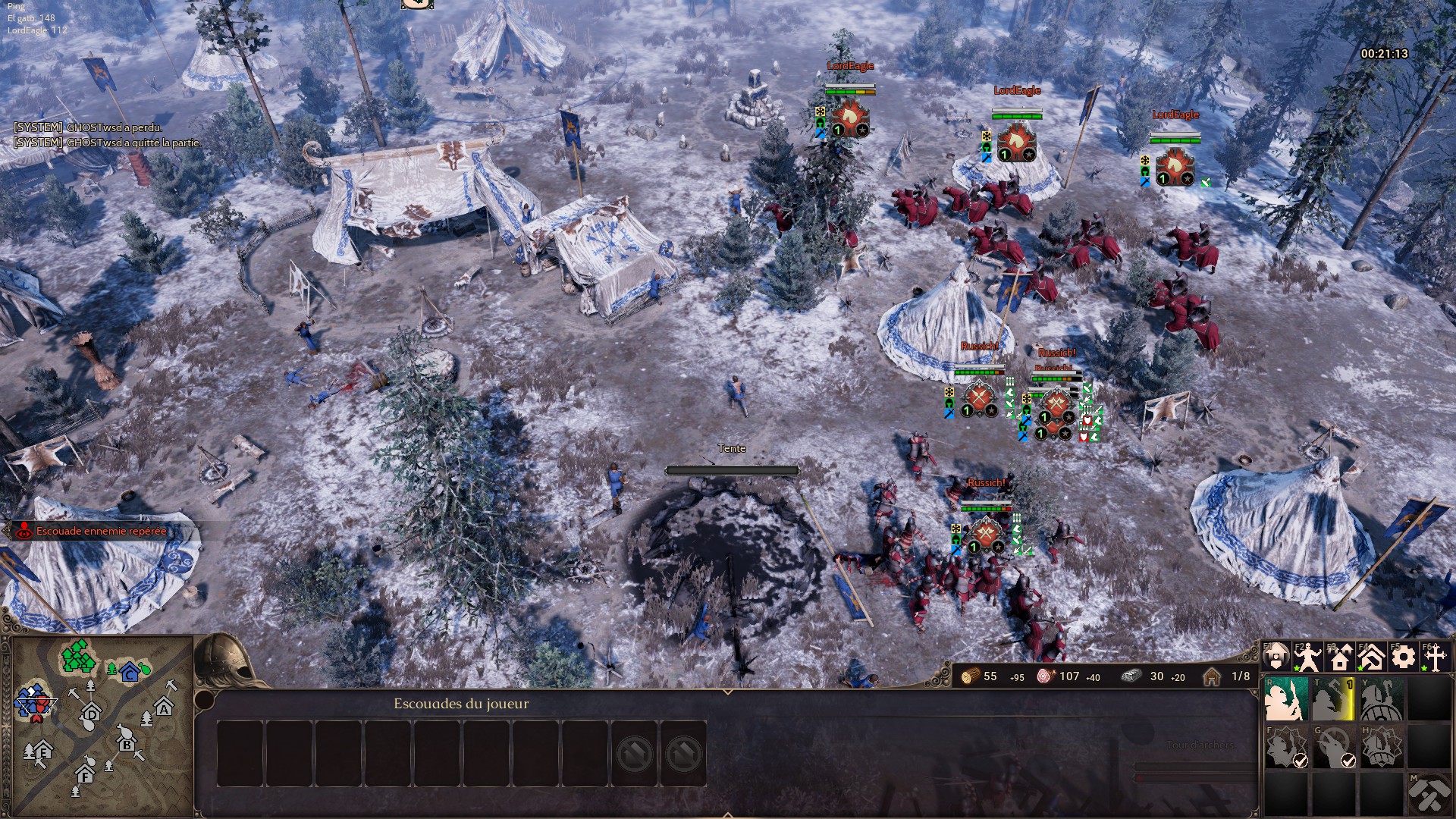The width and height of the screenshot is (1456, 819).
Task: Select the shield warrior unit on Y
Action: point(1381,699)
